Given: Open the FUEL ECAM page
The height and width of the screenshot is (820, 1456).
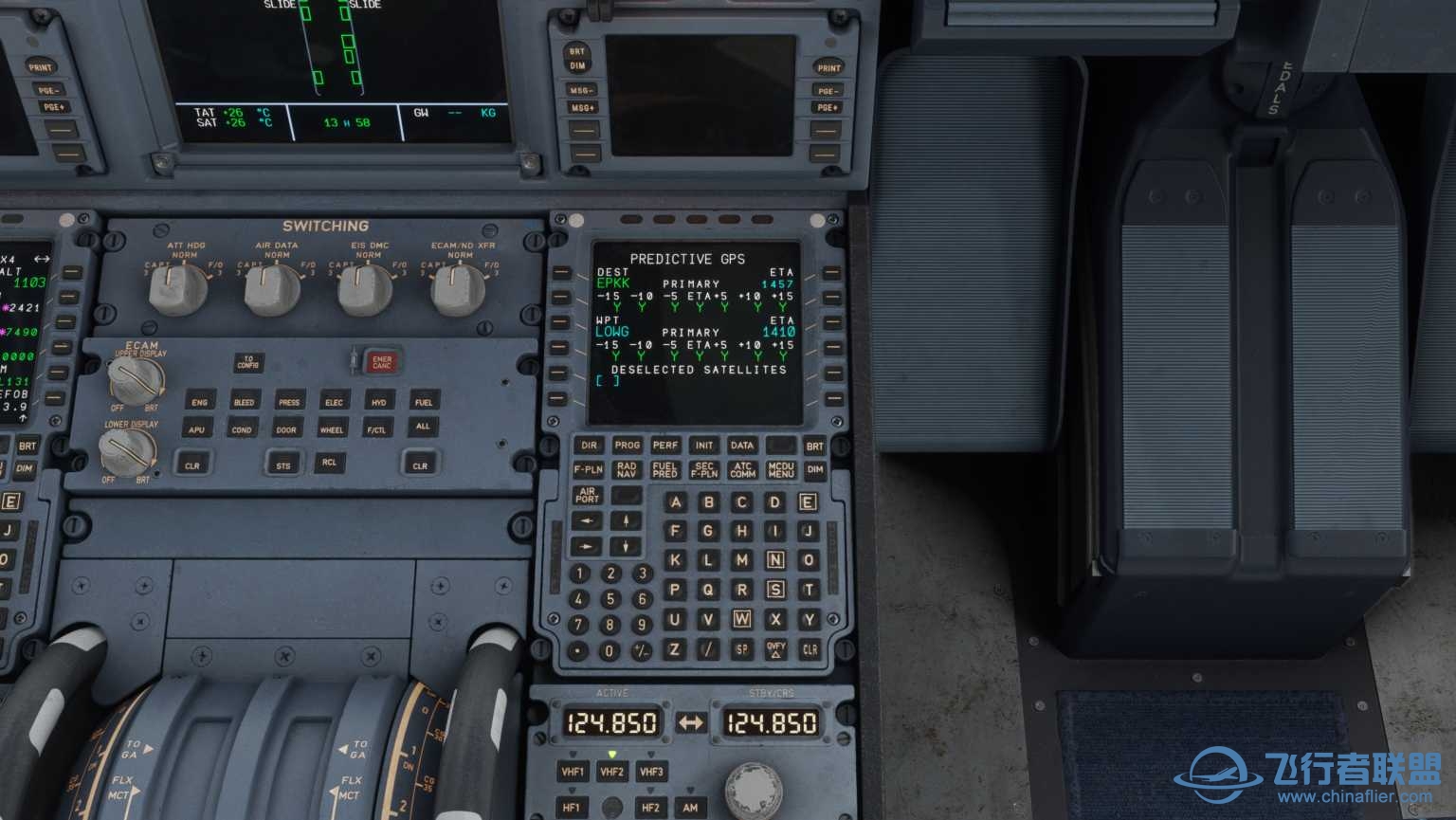Looking at the screenshot, I should click(x=424, y=402).
